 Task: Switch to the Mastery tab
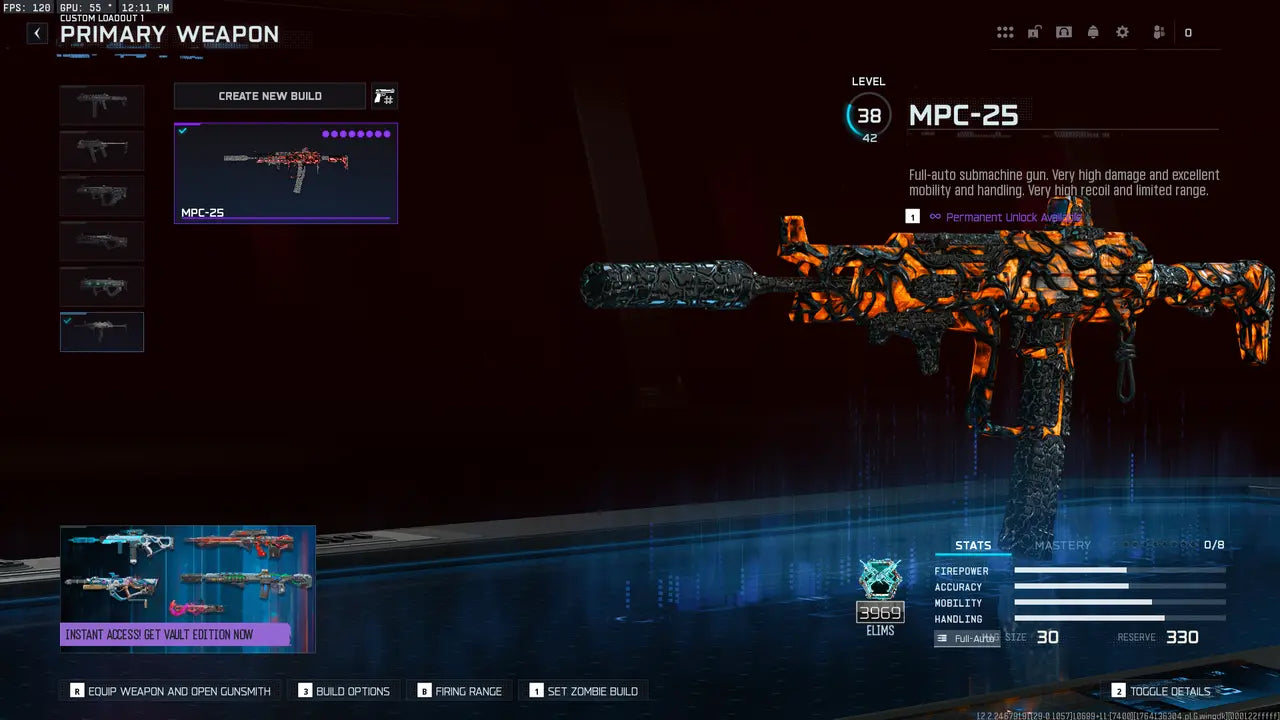click(x=1063, y=545)
